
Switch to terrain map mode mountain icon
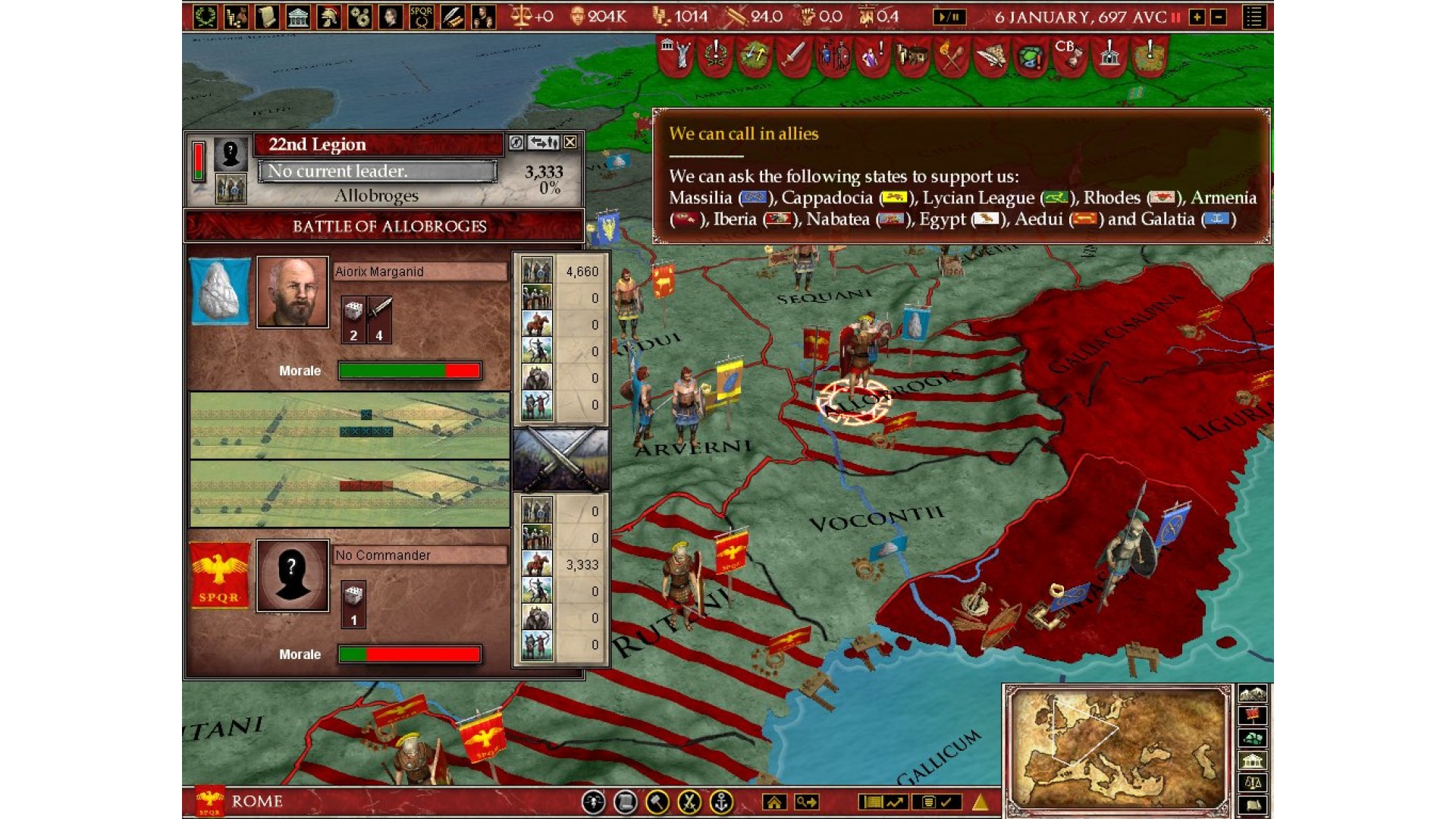(1252, 693)
